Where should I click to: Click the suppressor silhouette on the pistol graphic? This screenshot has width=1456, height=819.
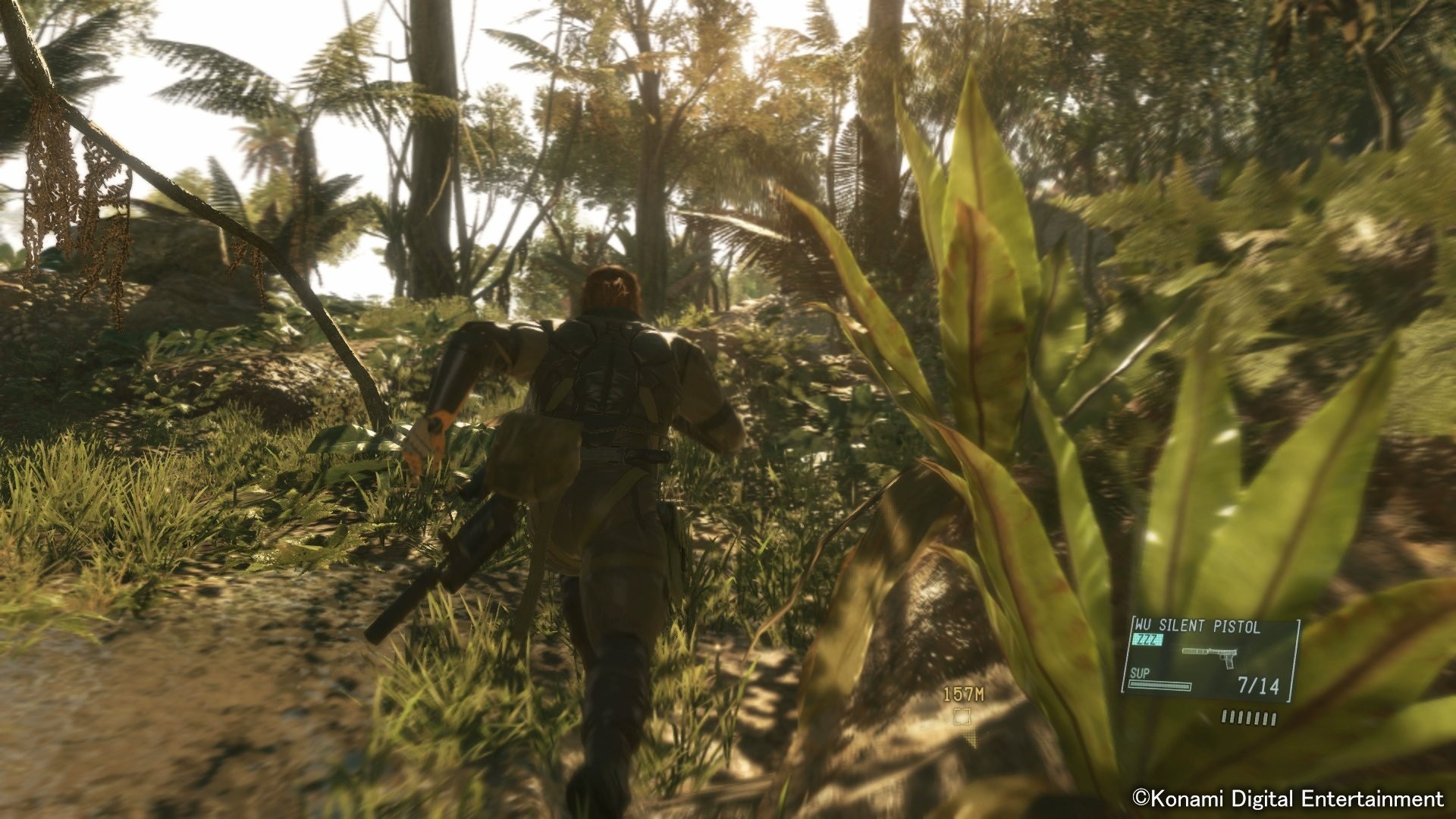[x=1195, y=651]
